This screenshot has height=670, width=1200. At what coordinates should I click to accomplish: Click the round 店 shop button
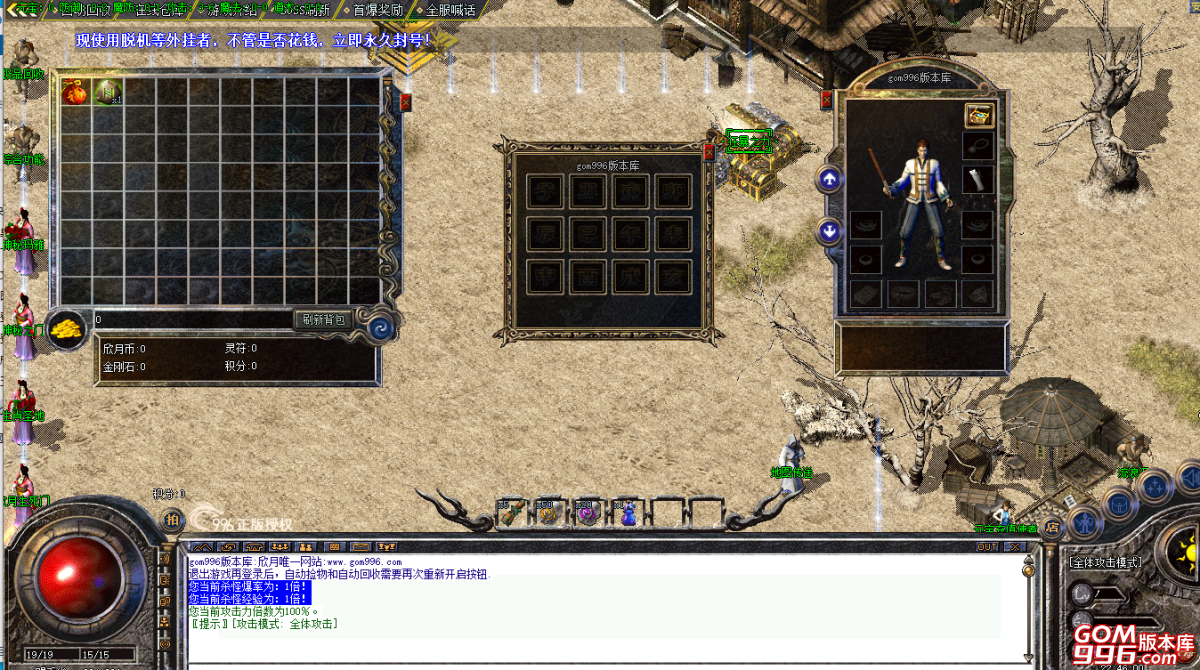(1052, 525)
